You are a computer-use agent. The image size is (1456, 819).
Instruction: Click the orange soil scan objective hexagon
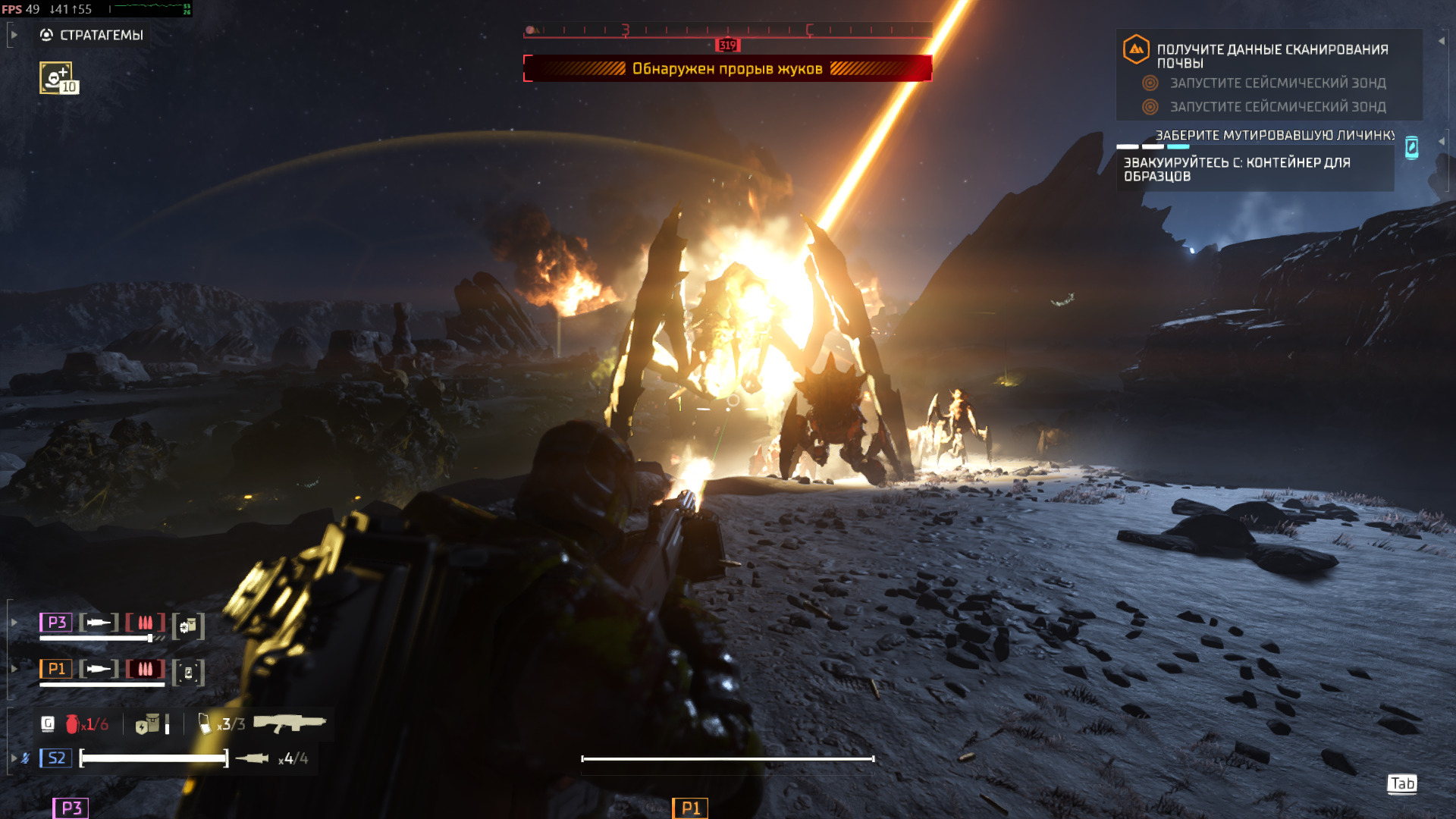tap(1135, 49)
